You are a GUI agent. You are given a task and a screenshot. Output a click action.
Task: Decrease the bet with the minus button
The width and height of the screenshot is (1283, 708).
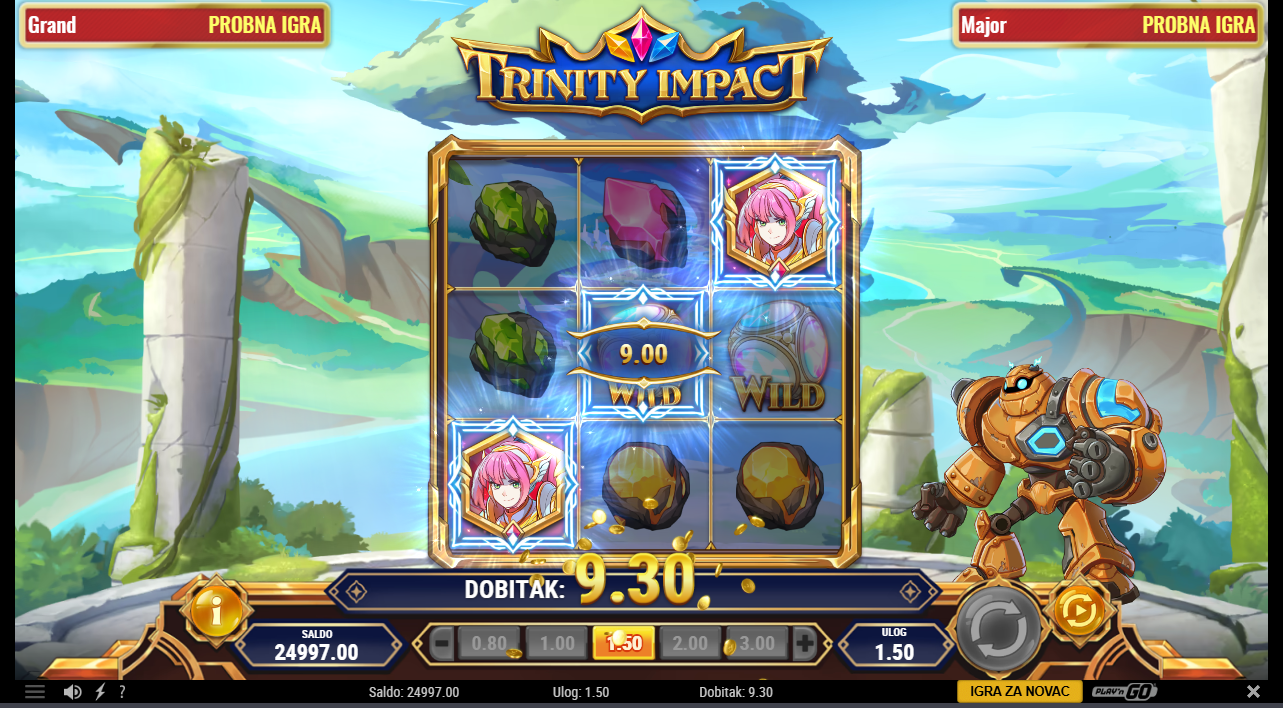click(x=442, y=644)
